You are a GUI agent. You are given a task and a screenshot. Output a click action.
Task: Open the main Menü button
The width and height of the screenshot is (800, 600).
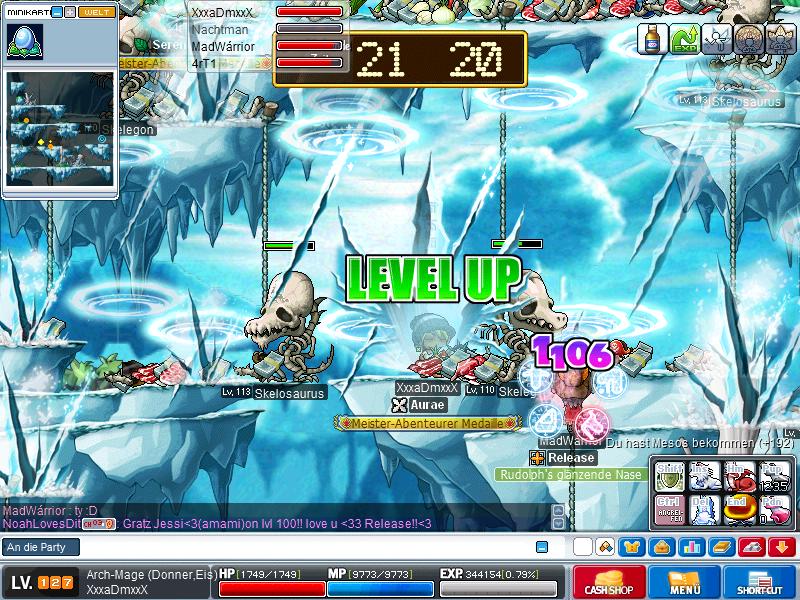[x=685, y=583]
